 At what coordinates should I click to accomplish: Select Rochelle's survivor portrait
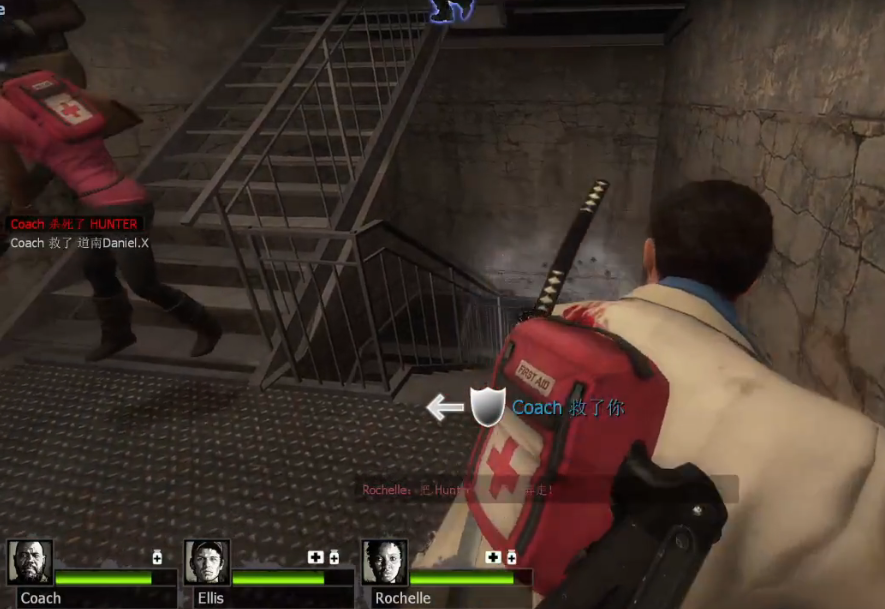385,562
